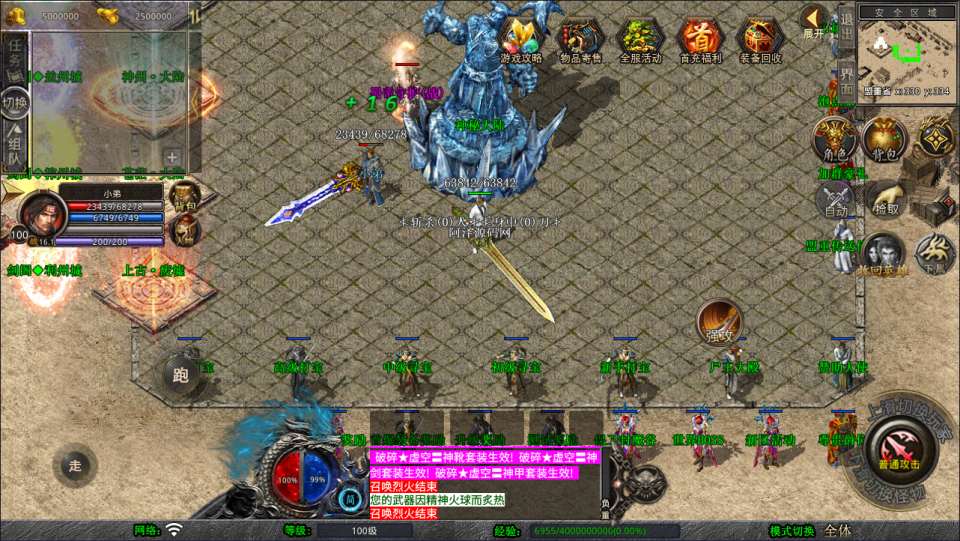Switch to the 任务 quest tab
The width and height of the screenshot is (960, 541).
[15, 57]
